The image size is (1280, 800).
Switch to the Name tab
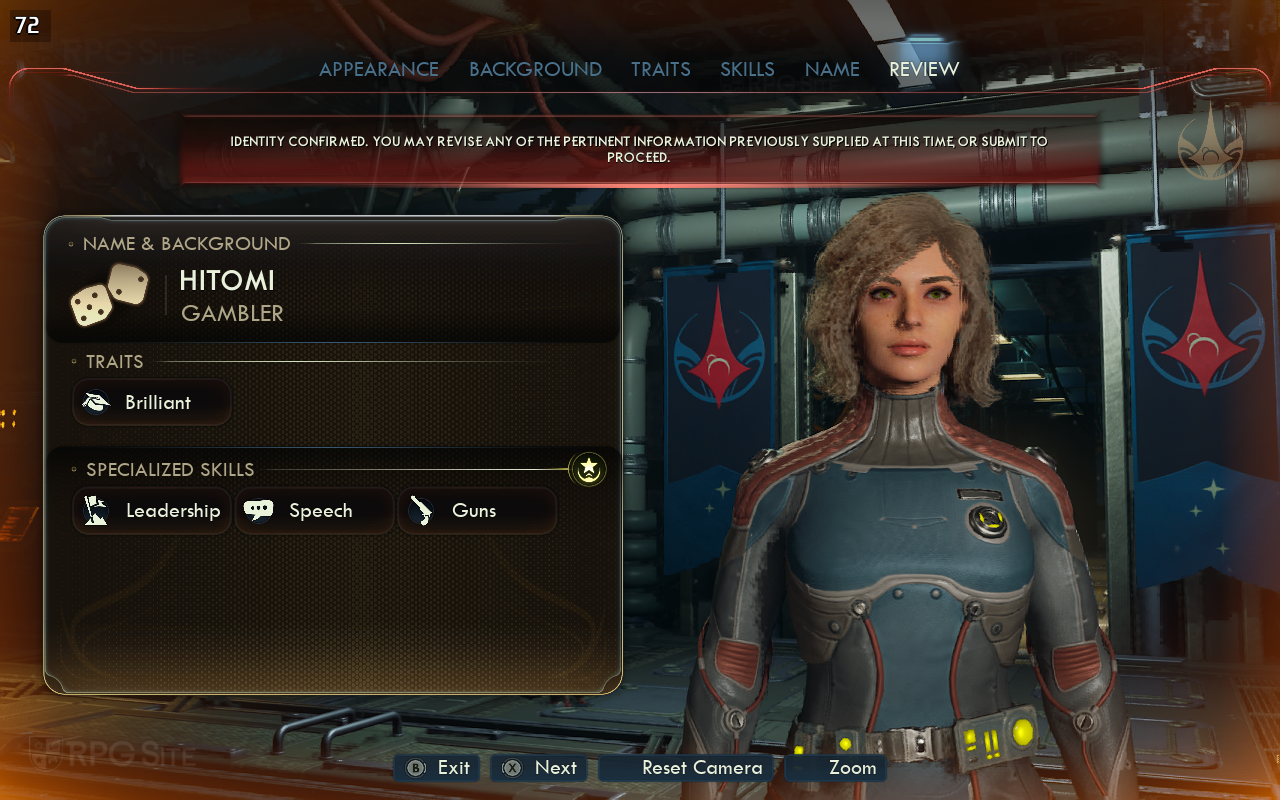[x=832, y=69]
